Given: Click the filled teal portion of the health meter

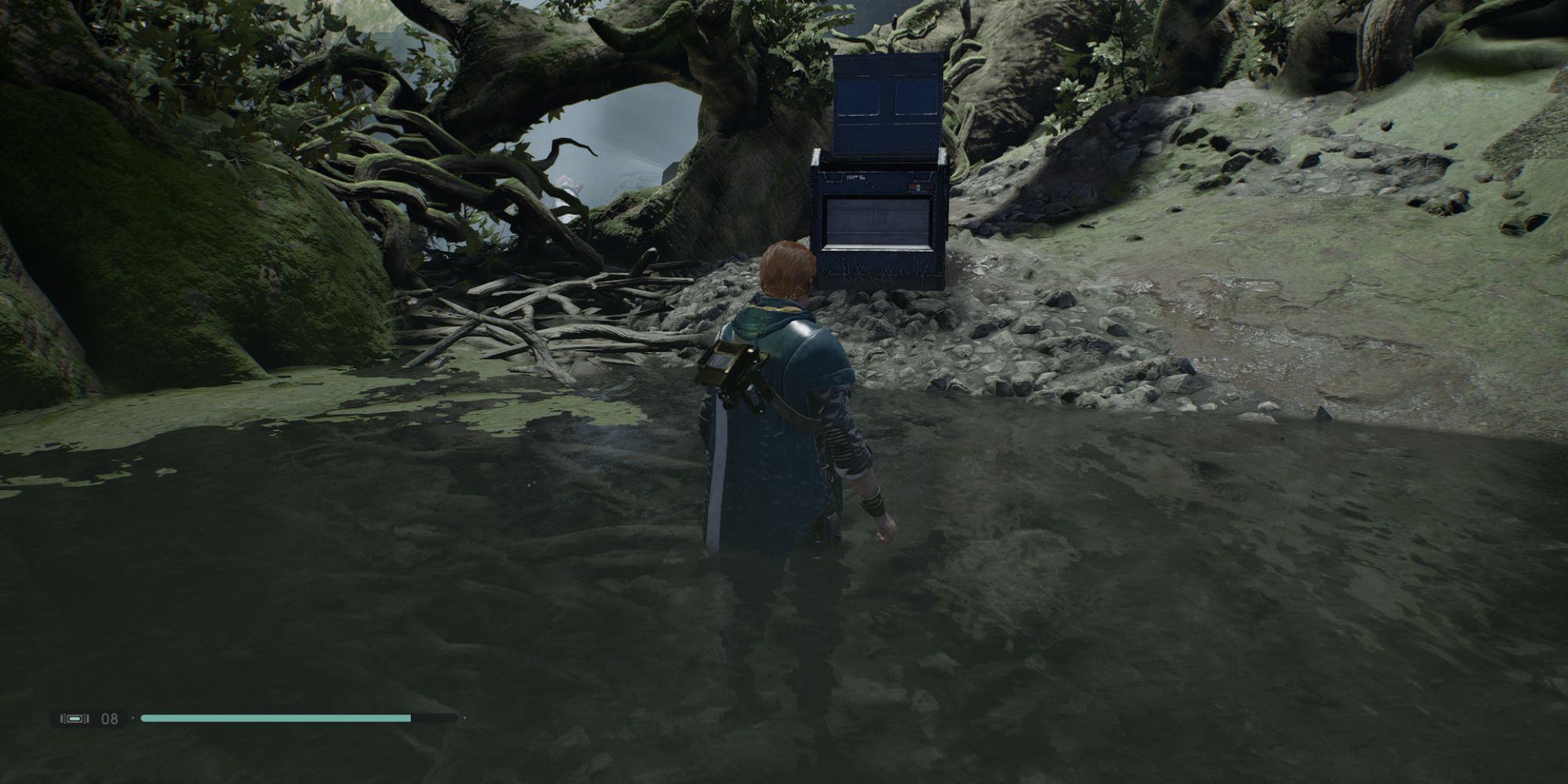Looking at the screenshot, I should point(274,717).
